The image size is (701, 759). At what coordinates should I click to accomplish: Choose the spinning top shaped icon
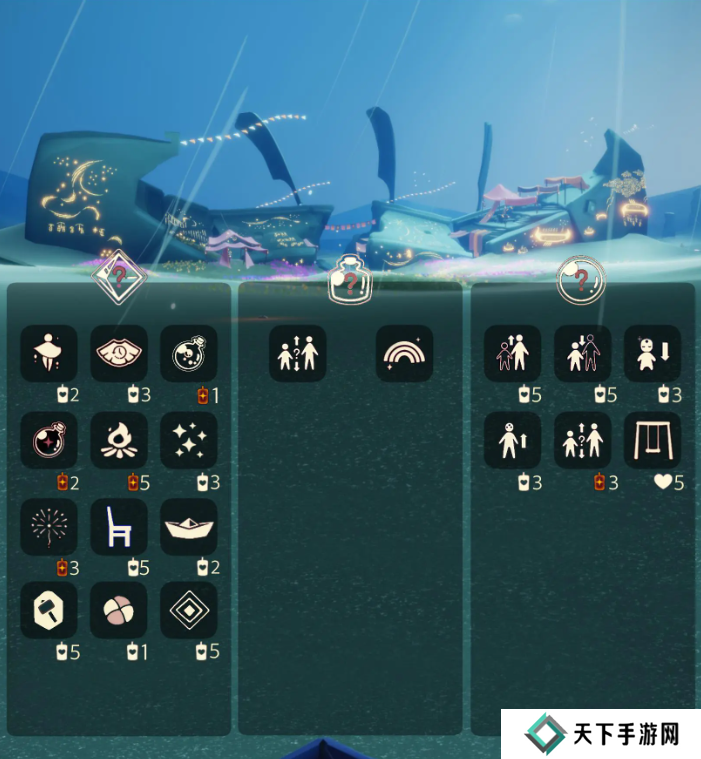coord(49,353)
